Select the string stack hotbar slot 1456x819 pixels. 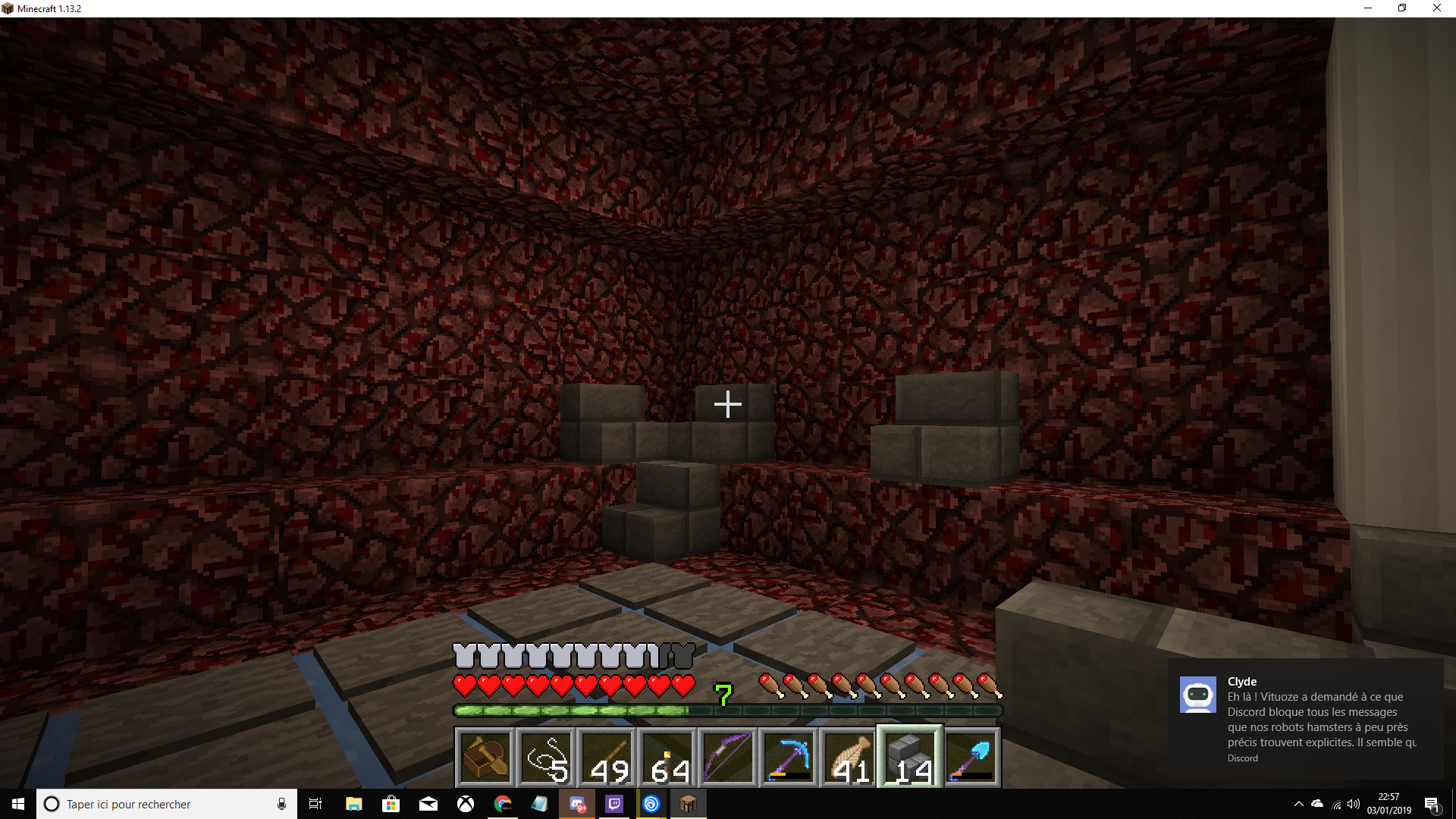546,758
